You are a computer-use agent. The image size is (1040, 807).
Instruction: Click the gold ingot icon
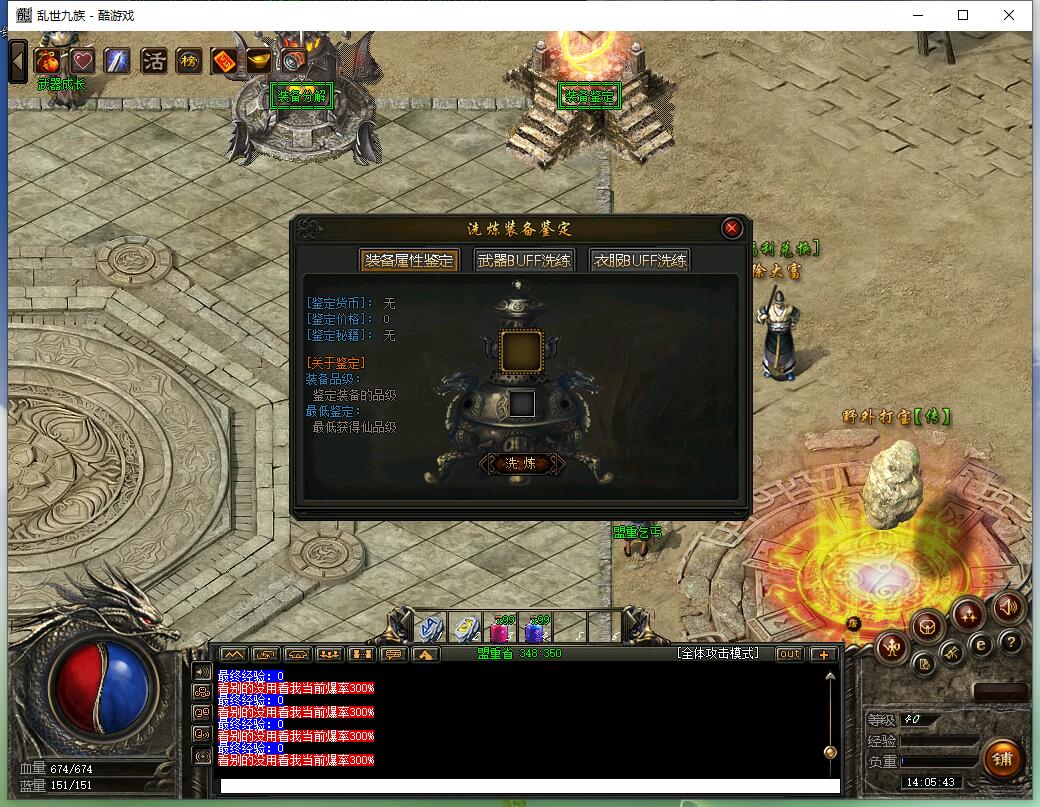258,61
